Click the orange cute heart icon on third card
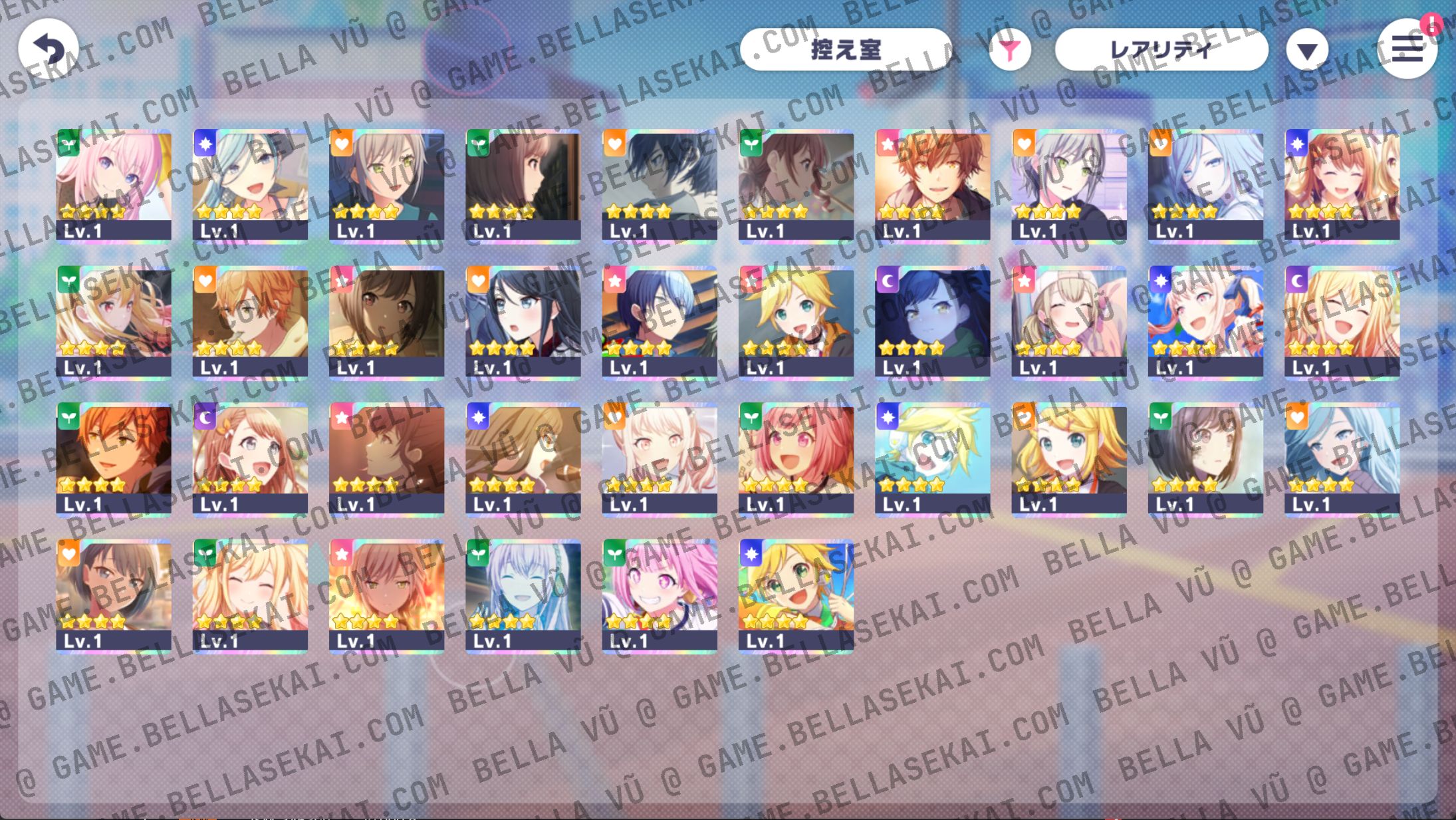The image size is (1456, 820). 340,144
